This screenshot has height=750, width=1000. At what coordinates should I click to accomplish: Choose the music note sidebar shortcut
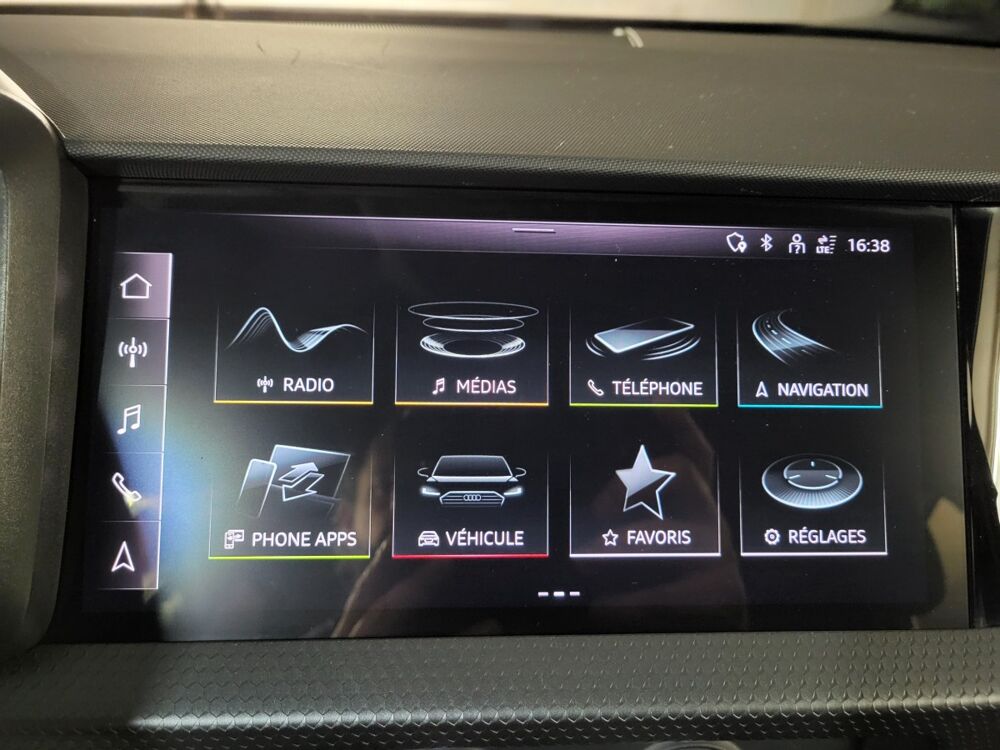(x=130, y=419)
